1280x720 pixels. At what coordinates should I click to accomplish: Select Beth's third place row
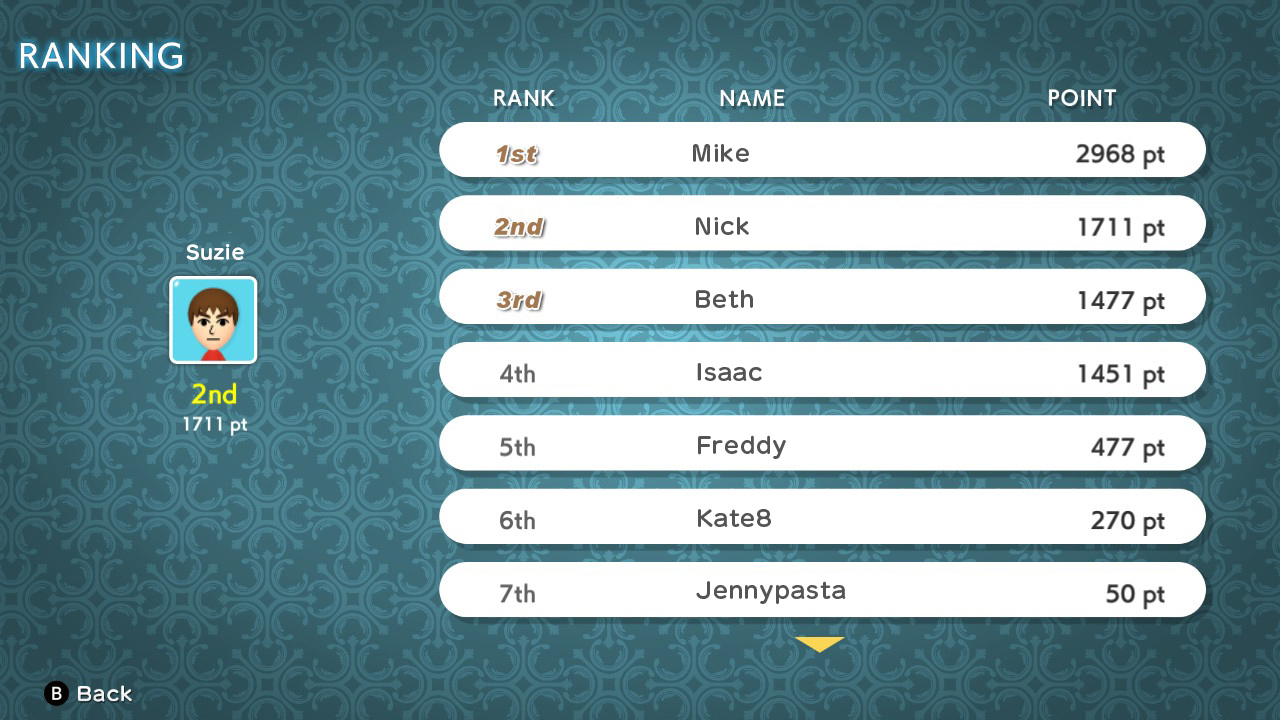[x=822, y=296]
